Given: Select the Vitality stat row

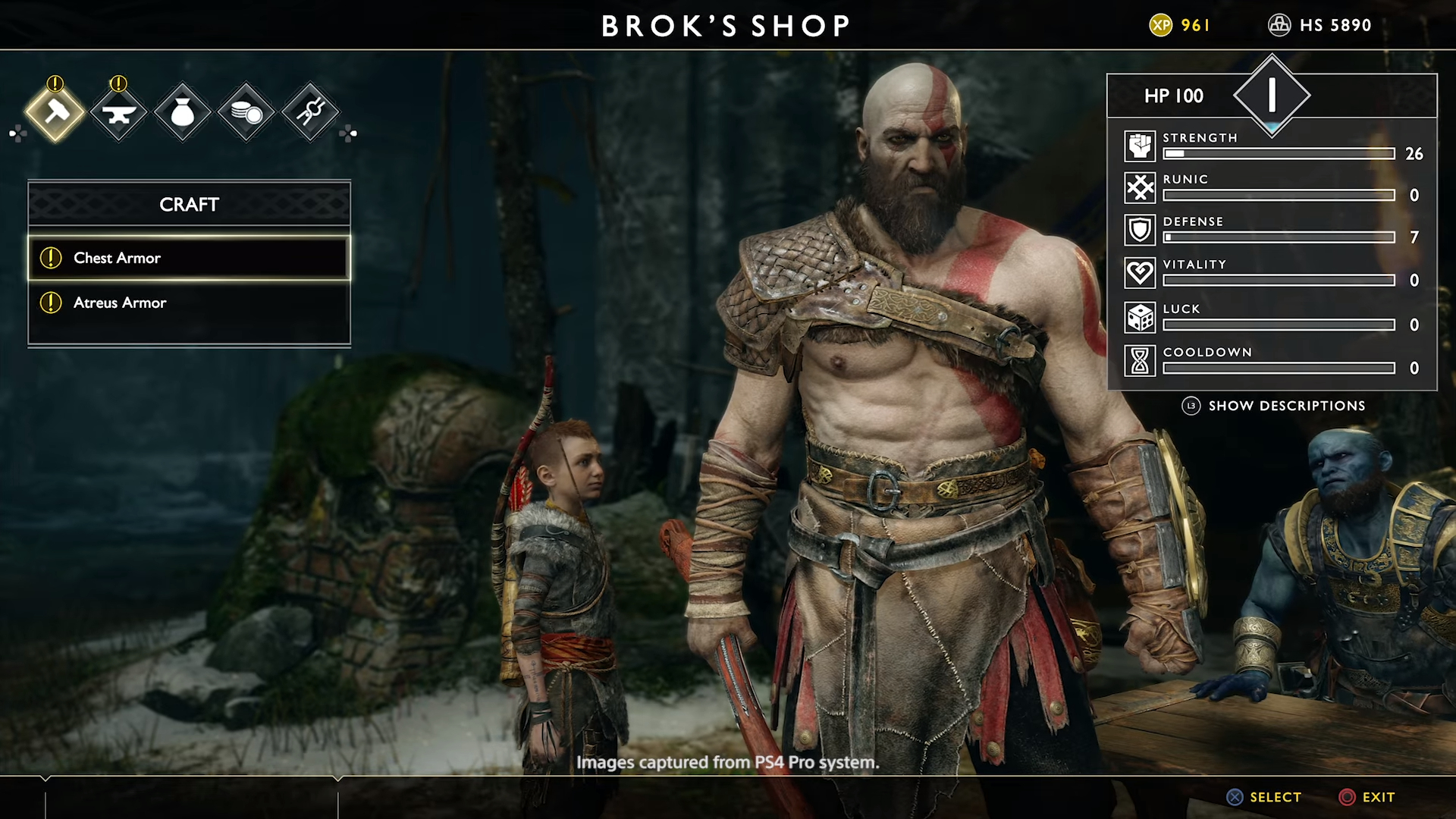Looking at the screenshot, I should tap(1274, 273).
